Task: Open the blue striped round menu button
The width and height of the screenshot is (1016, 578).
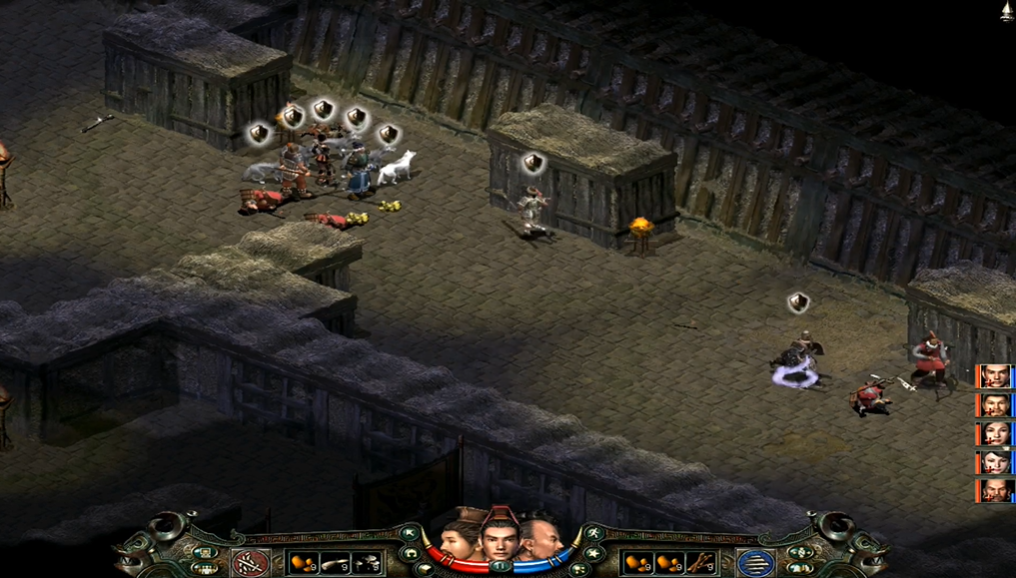Action: [755, 563]
